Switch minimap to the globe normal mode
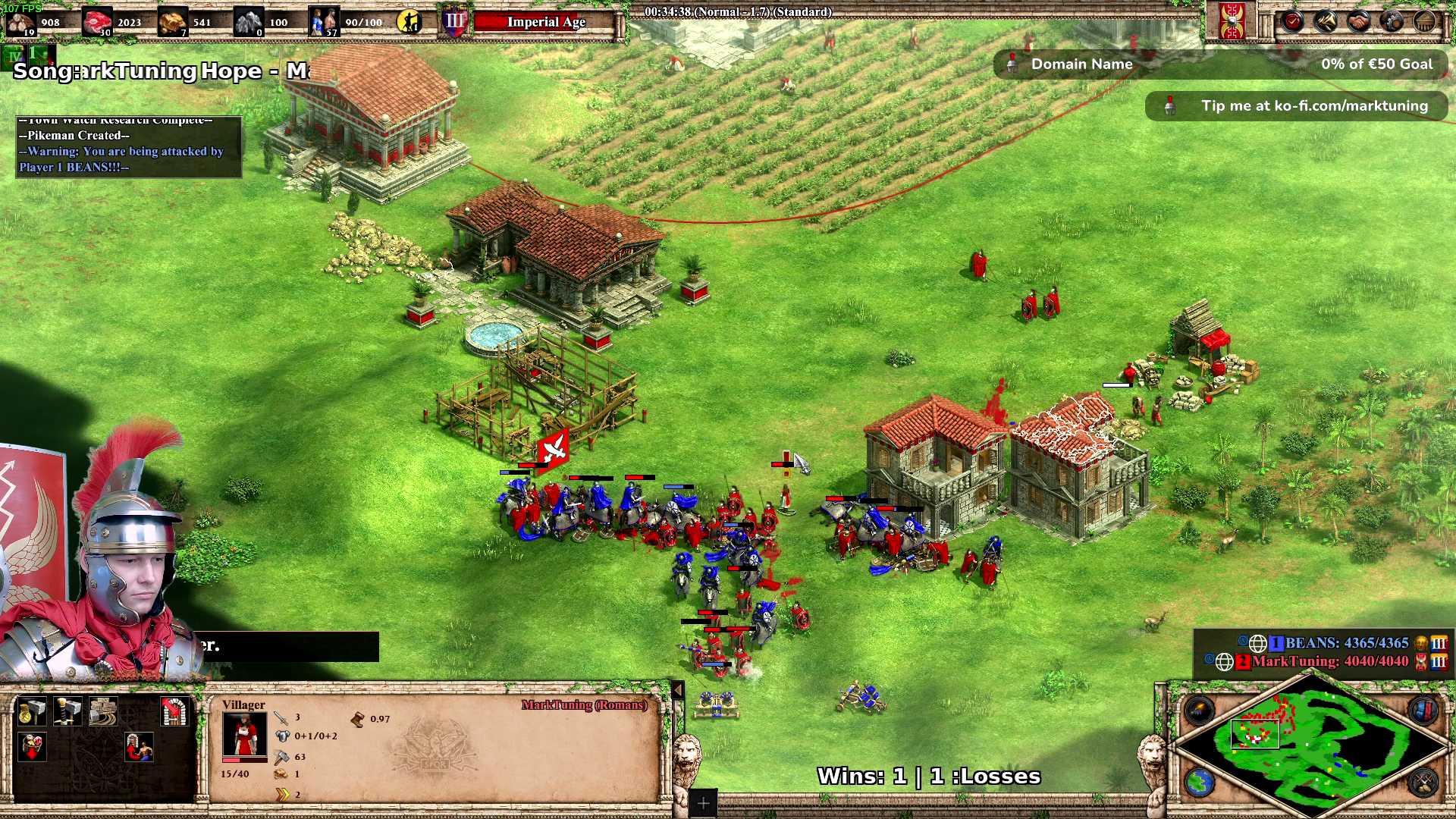The width and height of the screenshot is (1456, 819). pyautogui.click(x=1200, y=783)
